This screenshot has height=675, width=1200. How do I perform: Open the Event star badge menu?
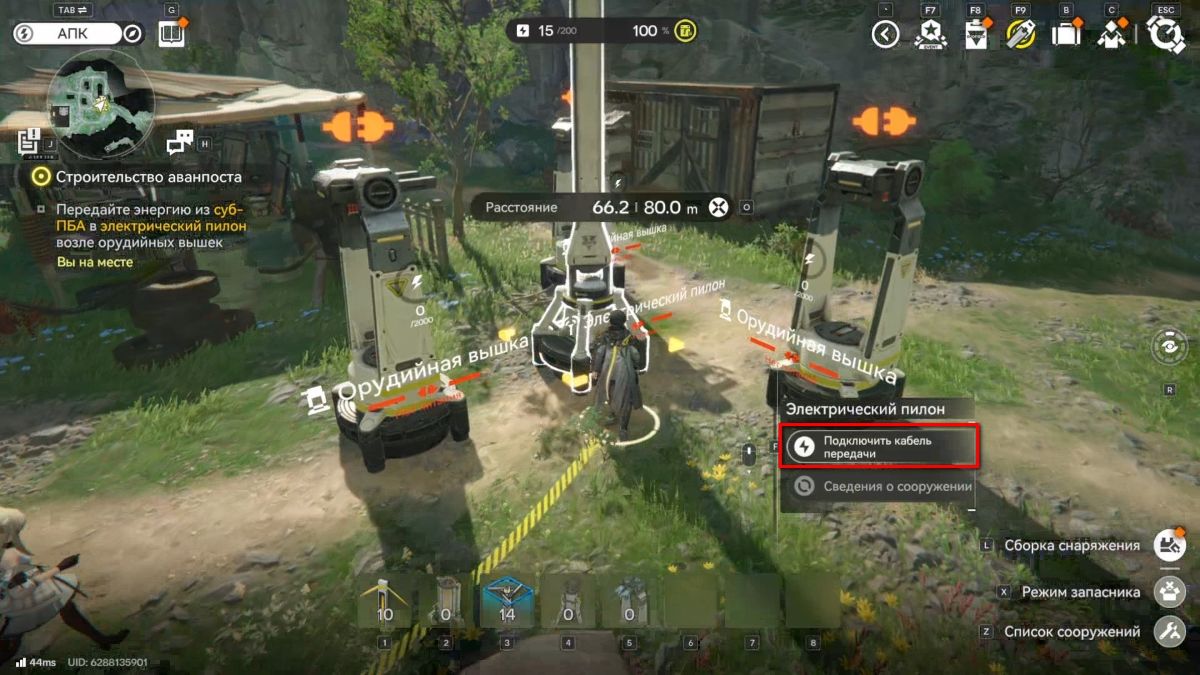point(930,35)
